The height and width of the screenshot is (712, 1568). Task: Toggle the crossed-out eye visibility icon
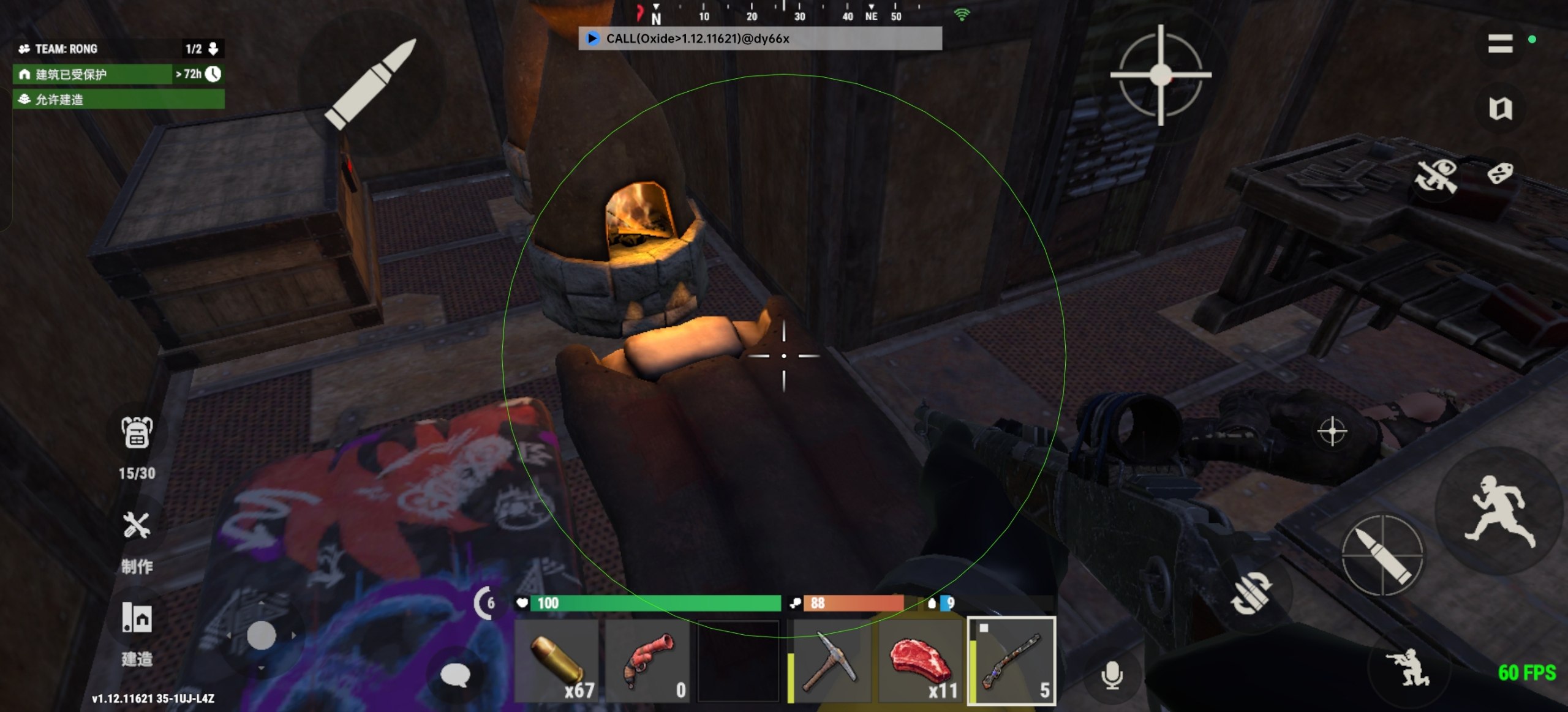(1436, 176)
